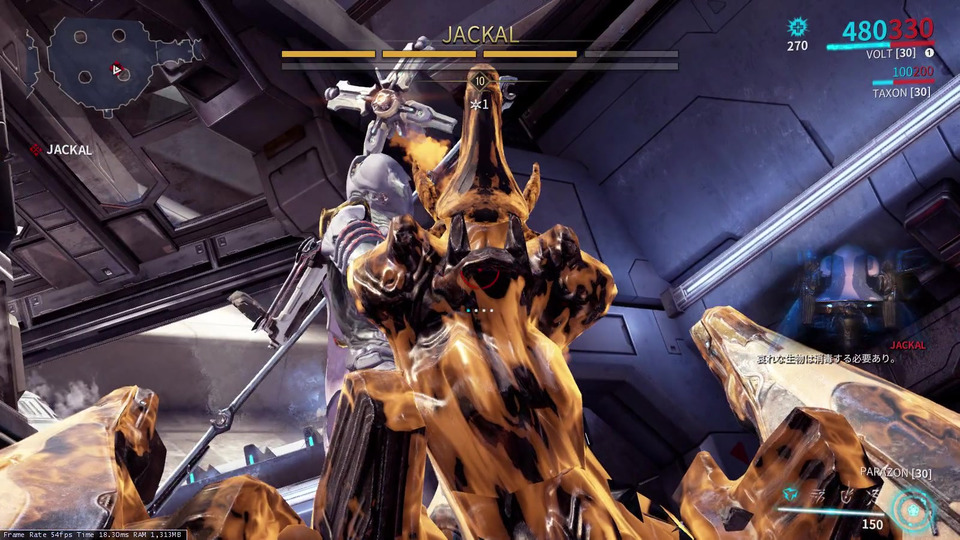Screen dimensions: 960x540
Task: Activate Volt's second ability icon
Action: point(815,496)
